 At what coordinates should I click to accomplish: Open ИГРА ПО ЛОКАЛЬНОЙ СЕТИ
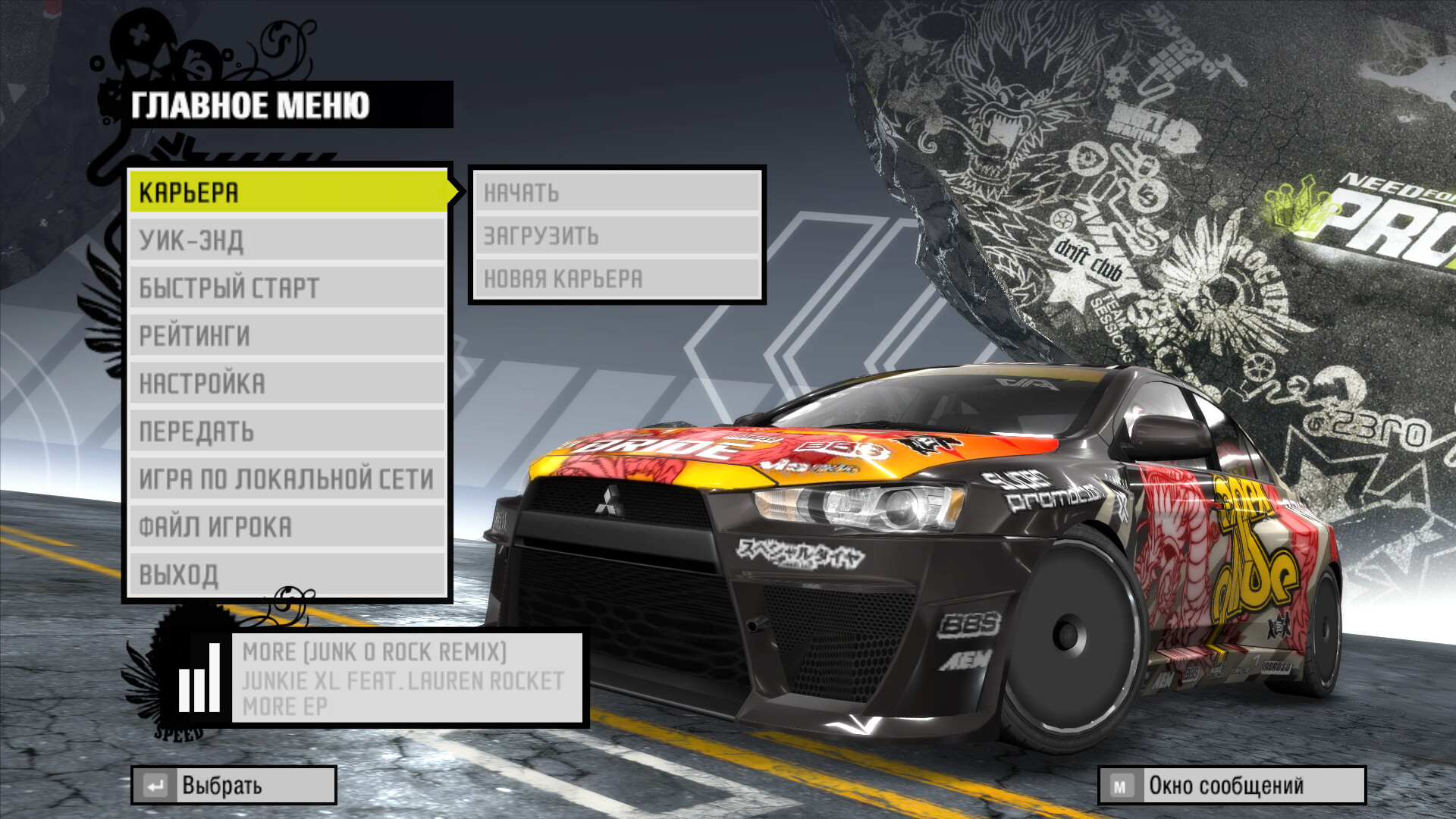tap(288, 479)
